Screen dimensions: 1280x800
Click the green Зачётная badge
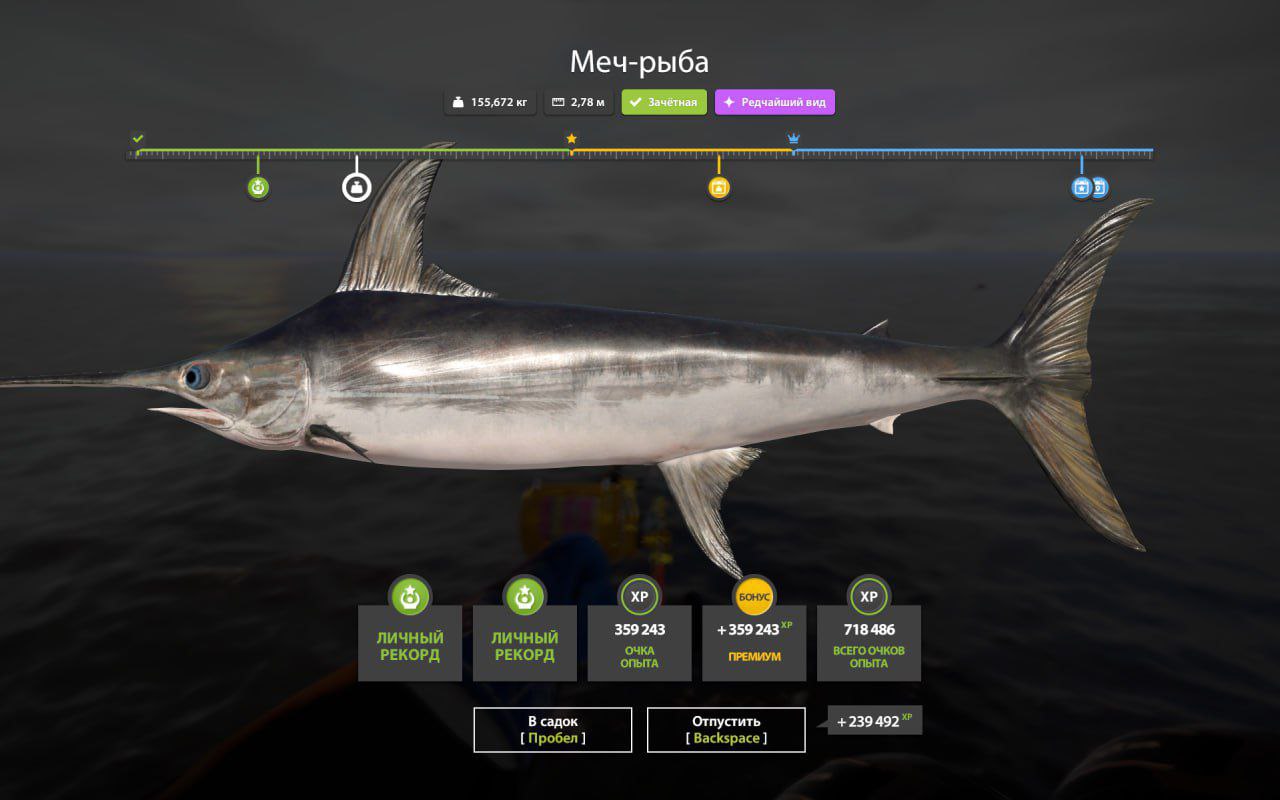(664, 102)
